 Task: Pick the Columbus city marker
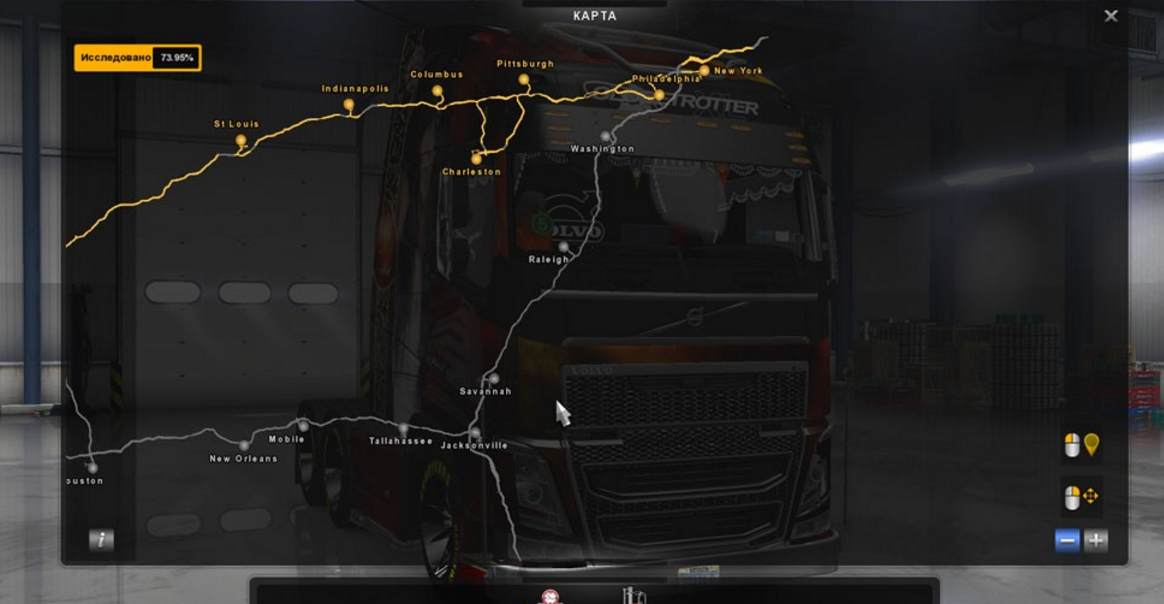[437, 91]
